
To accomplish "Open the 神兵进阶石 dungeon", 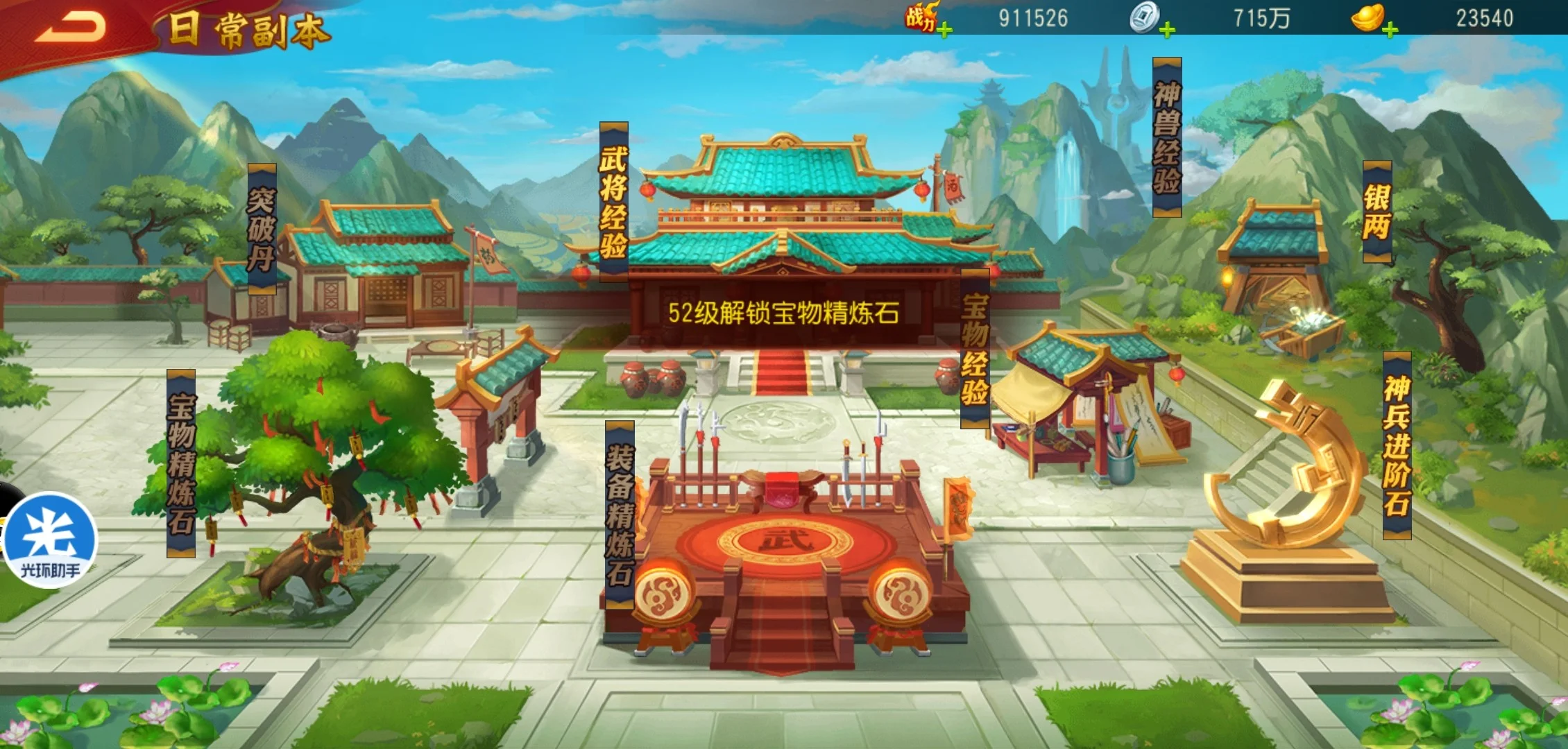I will [1397, 445].
